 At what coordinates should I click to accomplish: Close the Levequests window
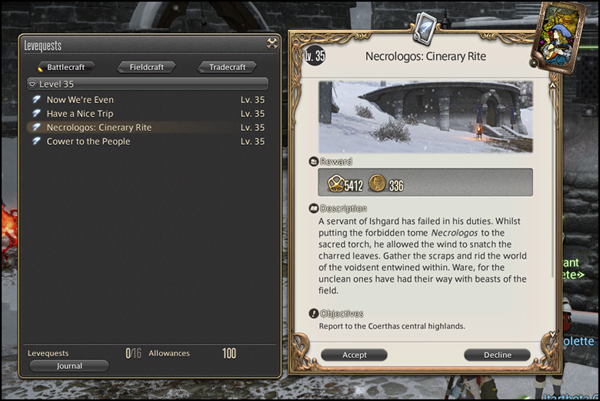(x=271, y=43)
